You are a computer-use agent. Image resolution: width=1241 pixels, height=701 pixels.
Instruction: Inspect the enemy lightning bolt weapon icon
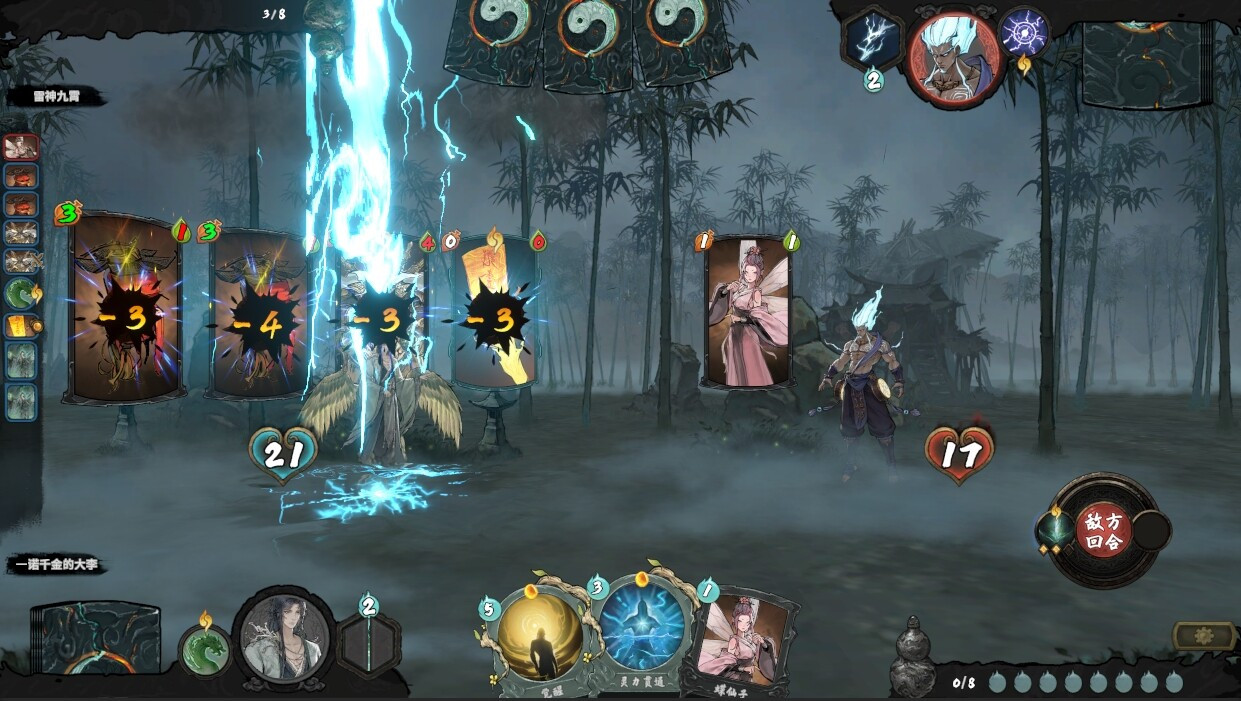tap(872, 40)
